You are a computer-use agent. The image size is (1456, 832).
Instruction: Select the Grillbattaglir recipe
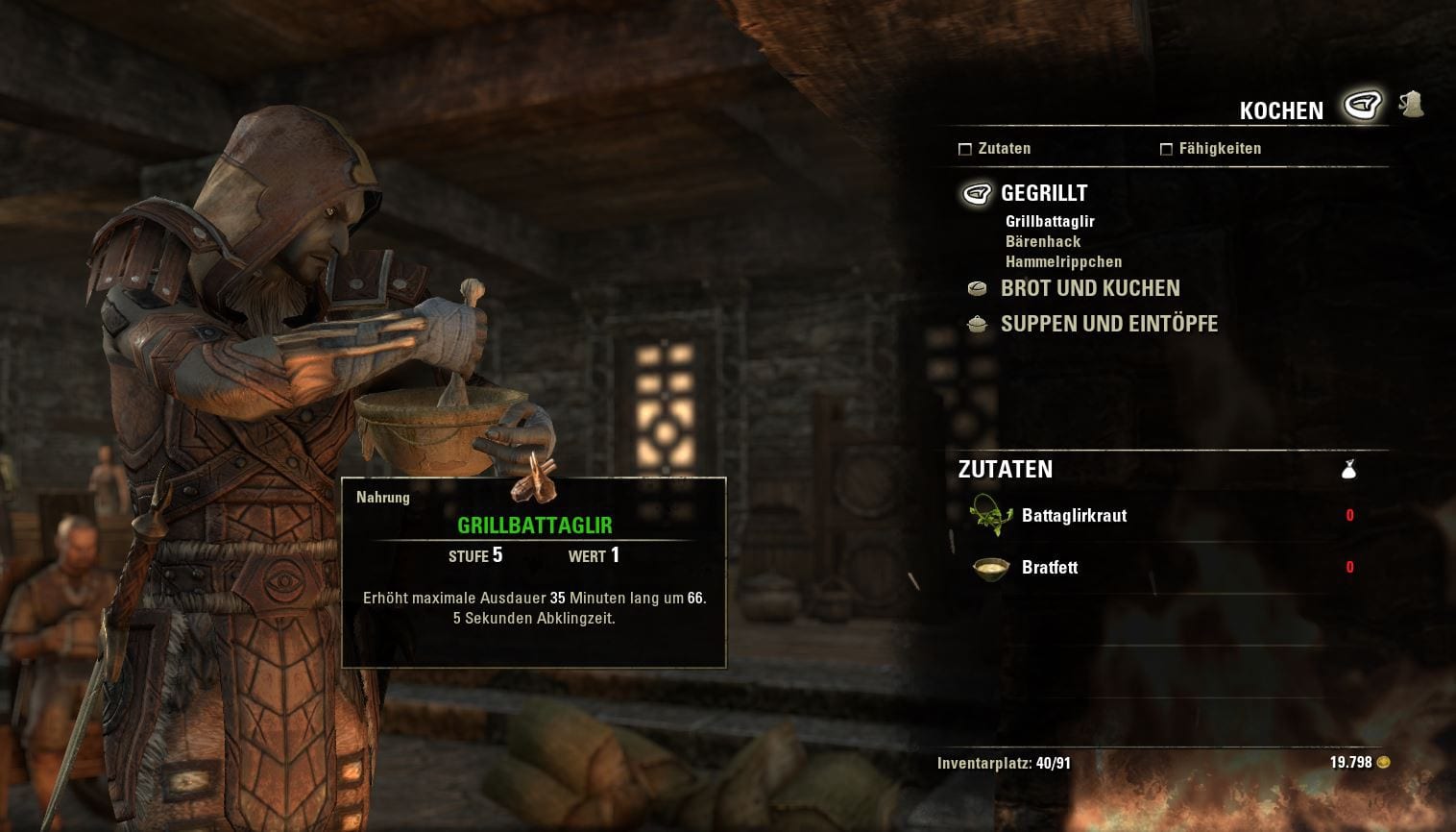(x=1050, y=221)
